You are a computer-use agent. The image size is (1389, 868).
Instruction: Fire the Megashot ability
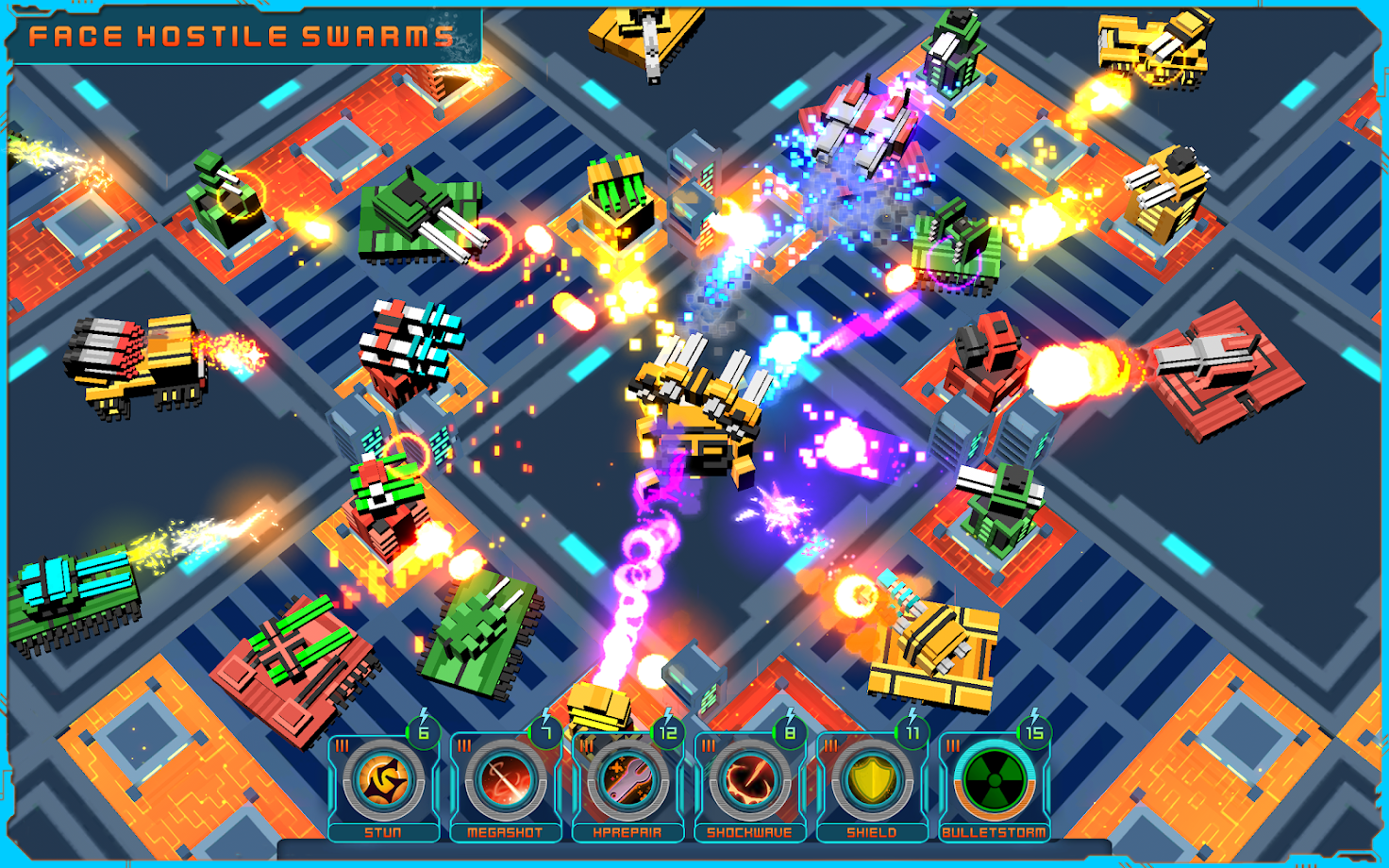tap(505, 782)
